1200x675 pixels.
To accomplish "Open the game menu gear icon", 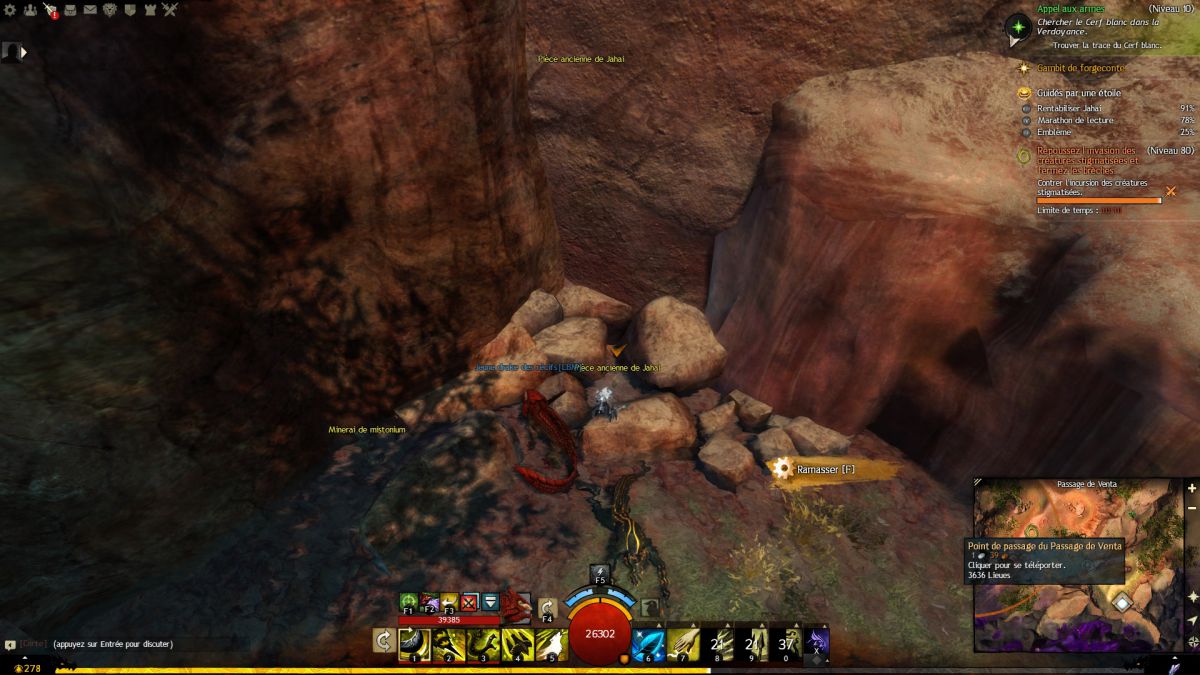I will point(11,10).
